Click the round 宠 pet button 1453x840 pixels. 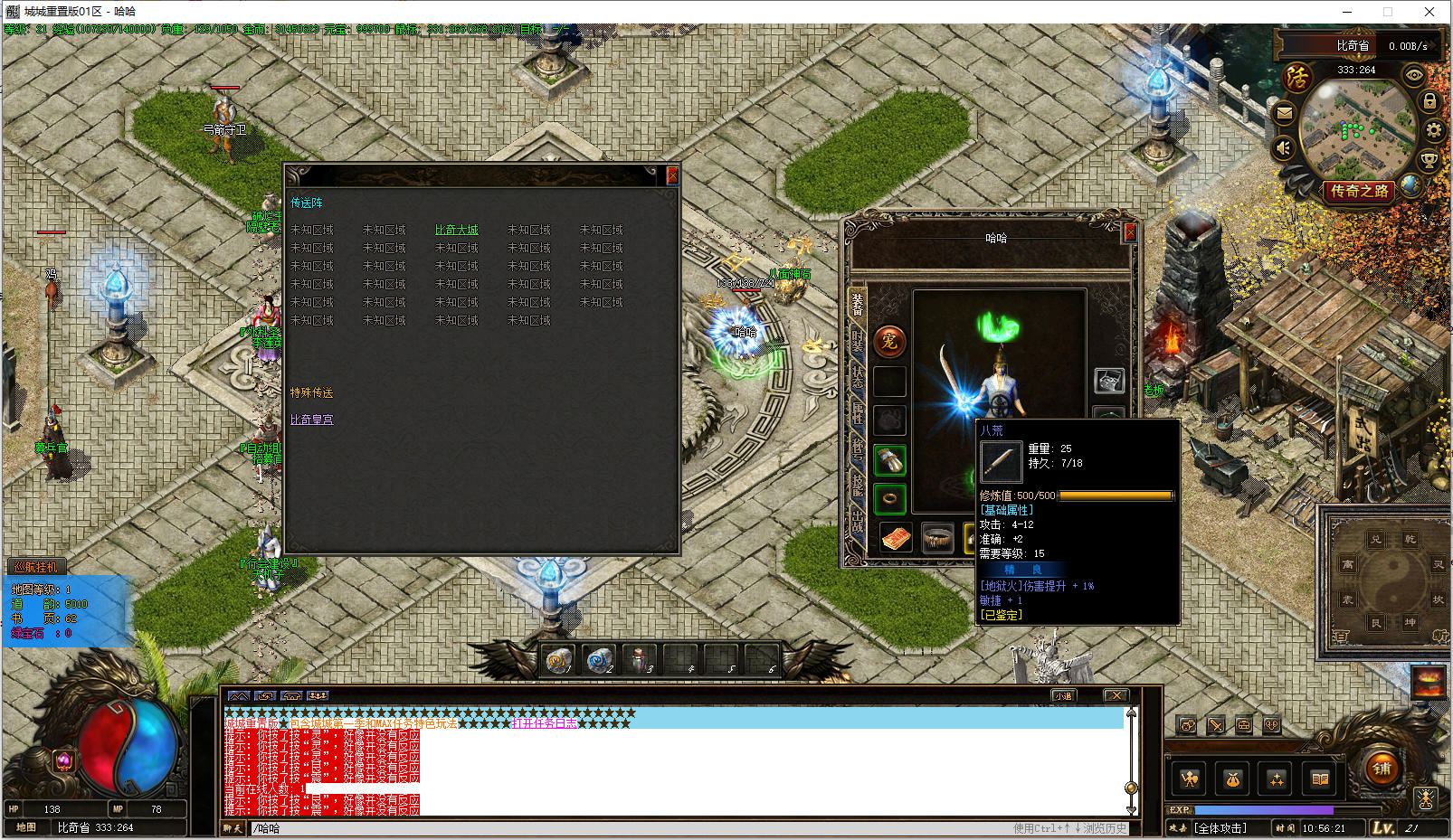pos(889,341)
